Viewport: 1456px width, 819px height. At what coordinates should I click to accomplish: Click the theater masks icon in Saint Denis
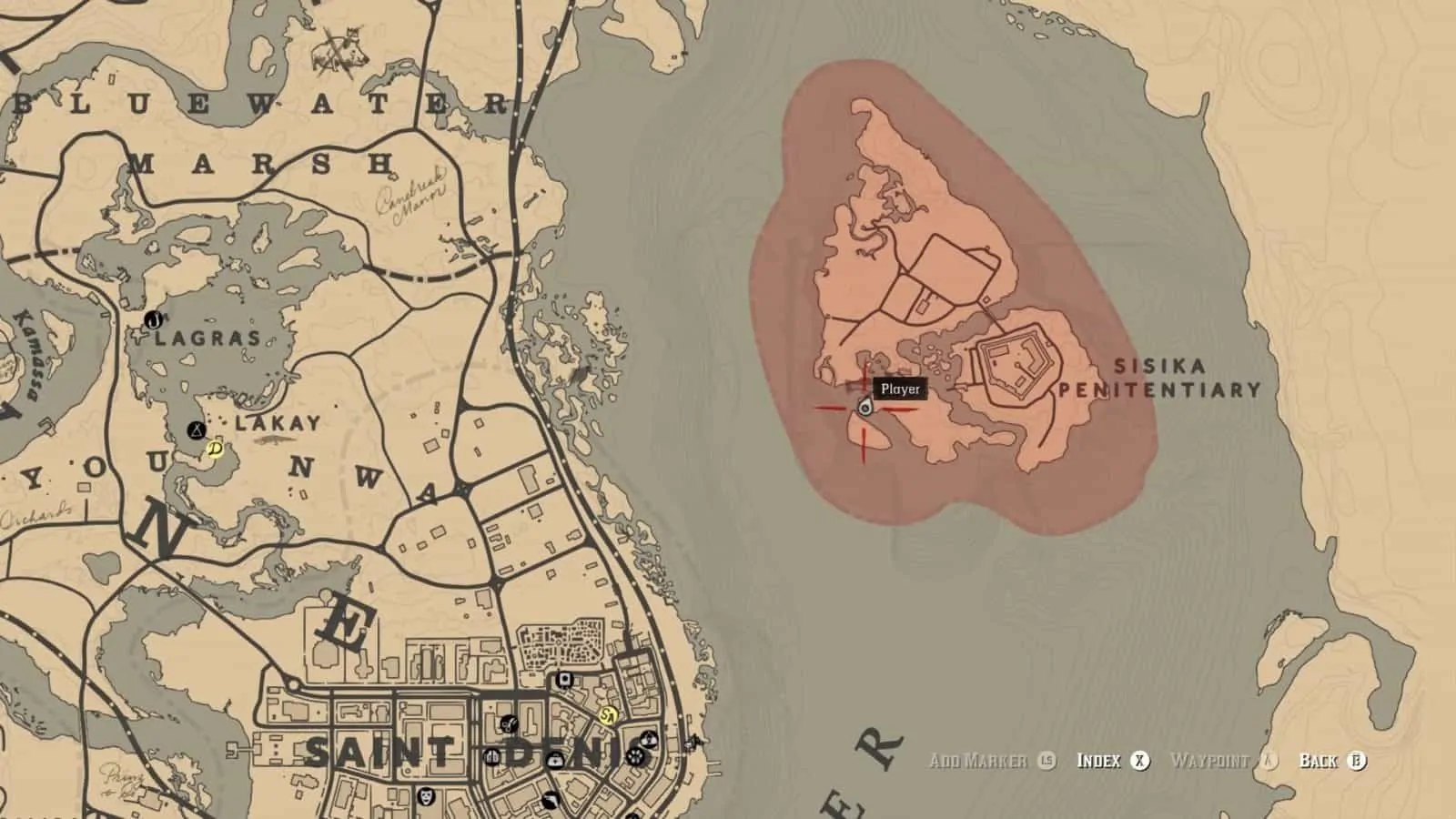(425, 798)
